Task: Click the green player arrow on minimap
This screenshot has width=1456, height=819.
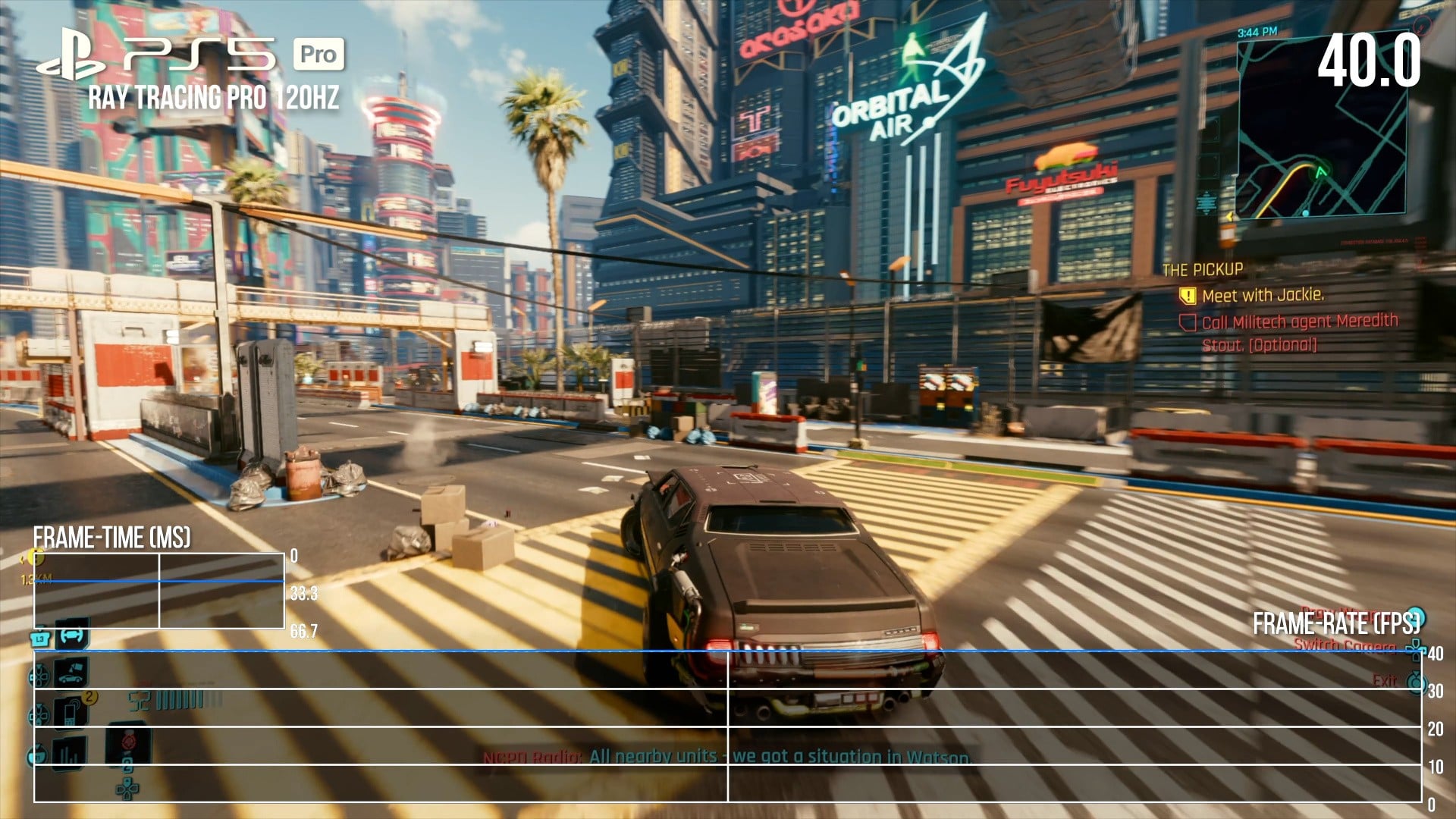Action: [1322, 172]
